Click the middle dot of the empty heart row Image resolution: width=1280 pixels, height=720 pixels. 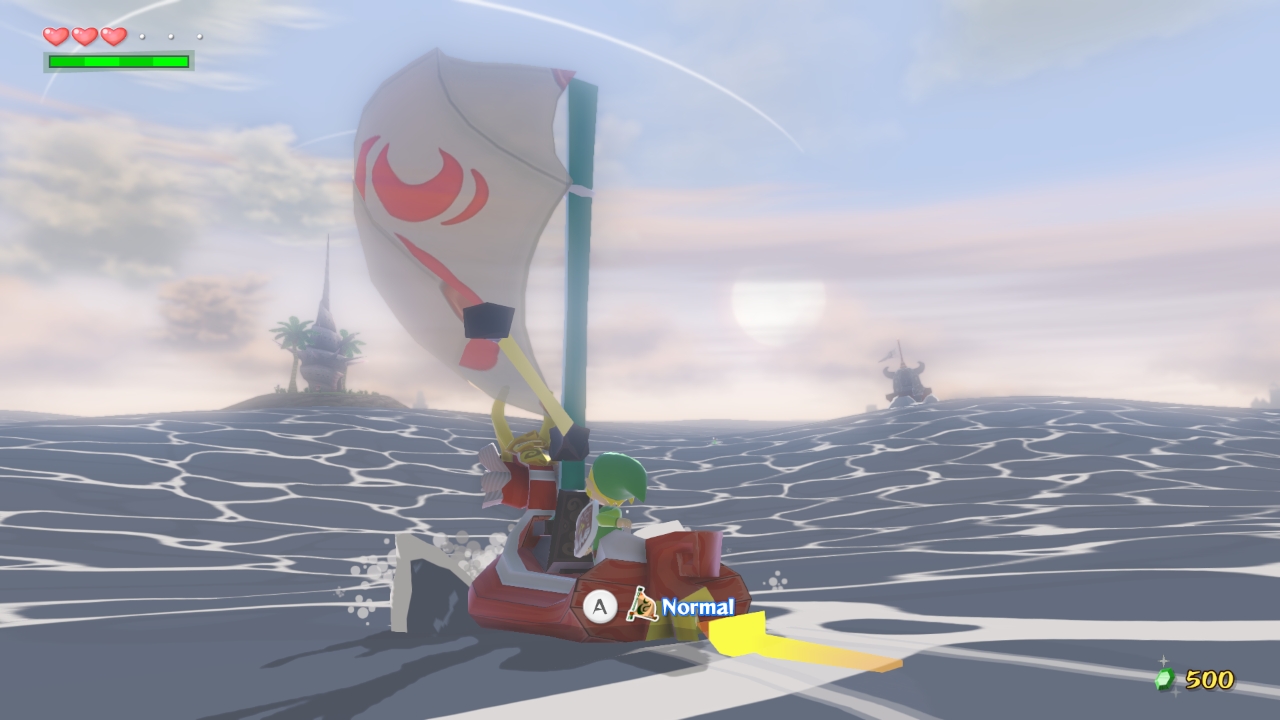point(171,37)
